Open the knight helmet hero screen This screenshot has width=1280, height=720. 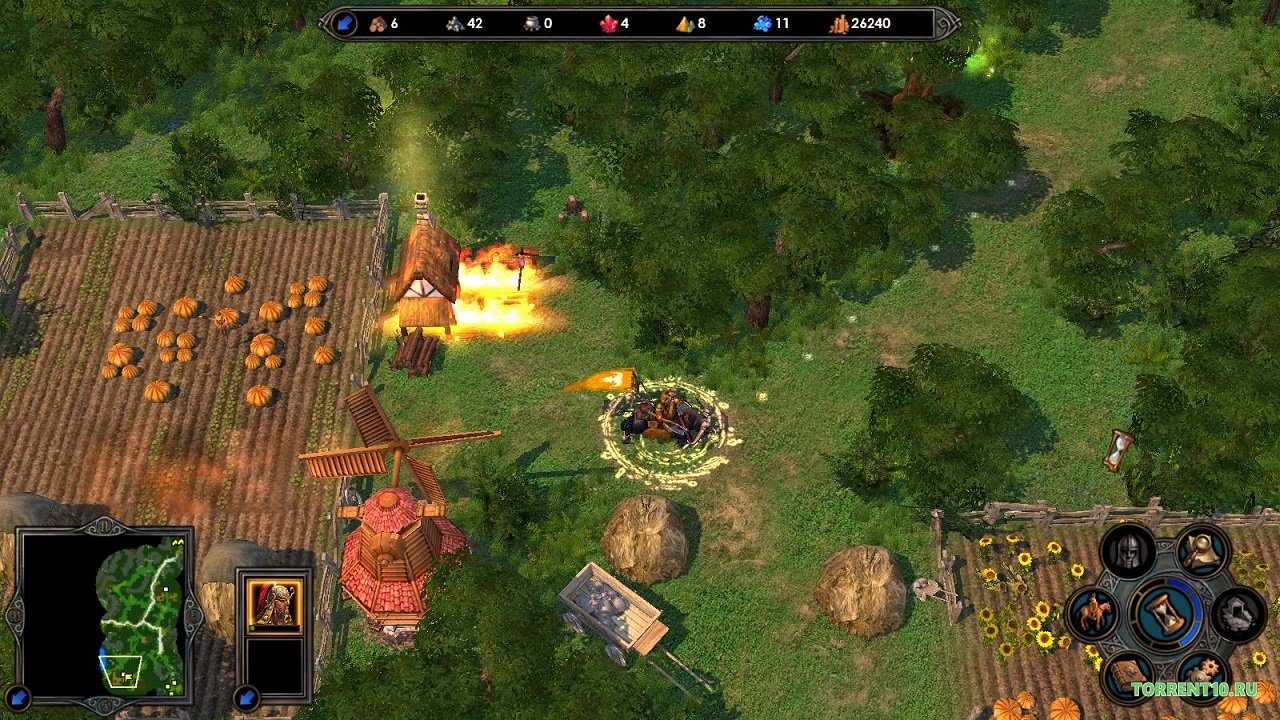tap(1128, 553)
